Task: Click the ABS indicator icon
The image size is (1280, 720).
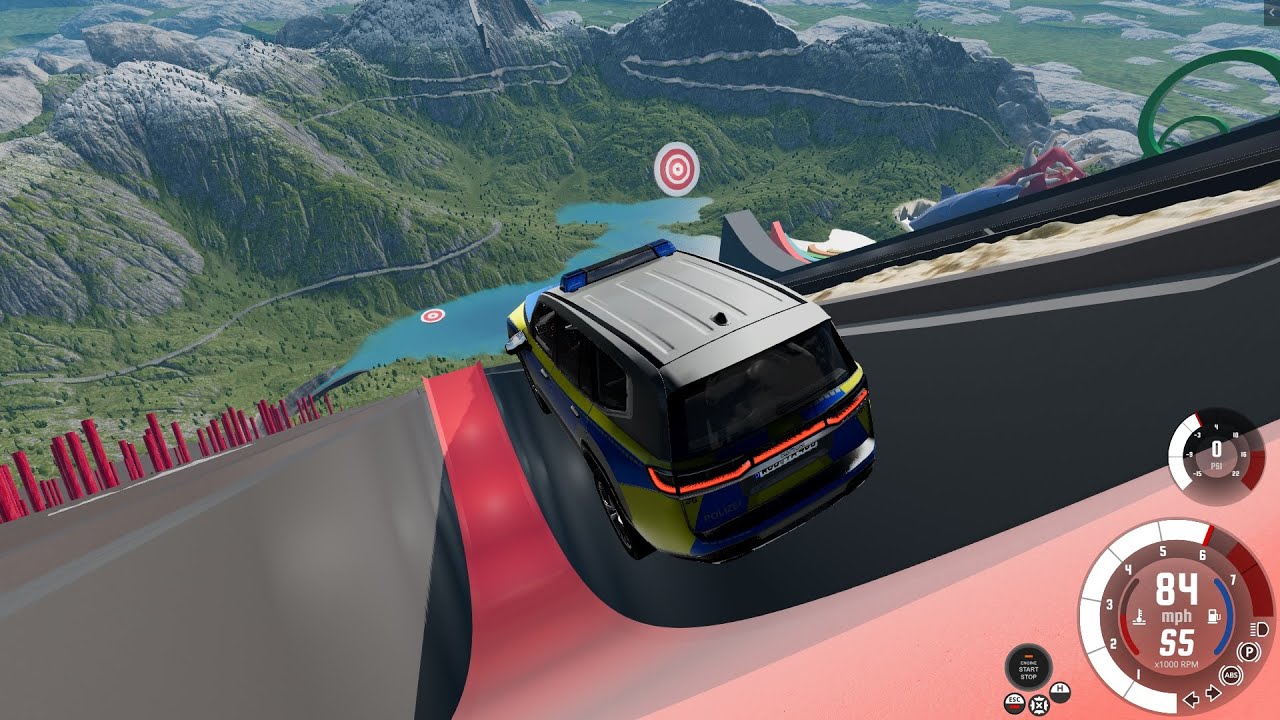Action: pyautogui.click(x=1230, y=676)
